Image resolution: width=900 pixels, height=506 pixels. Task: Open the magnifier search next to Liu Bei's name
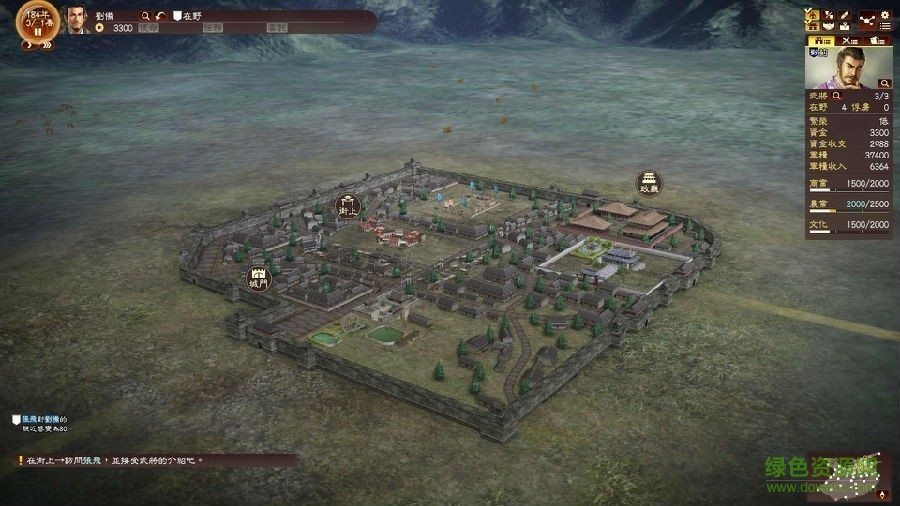[146, 16]
